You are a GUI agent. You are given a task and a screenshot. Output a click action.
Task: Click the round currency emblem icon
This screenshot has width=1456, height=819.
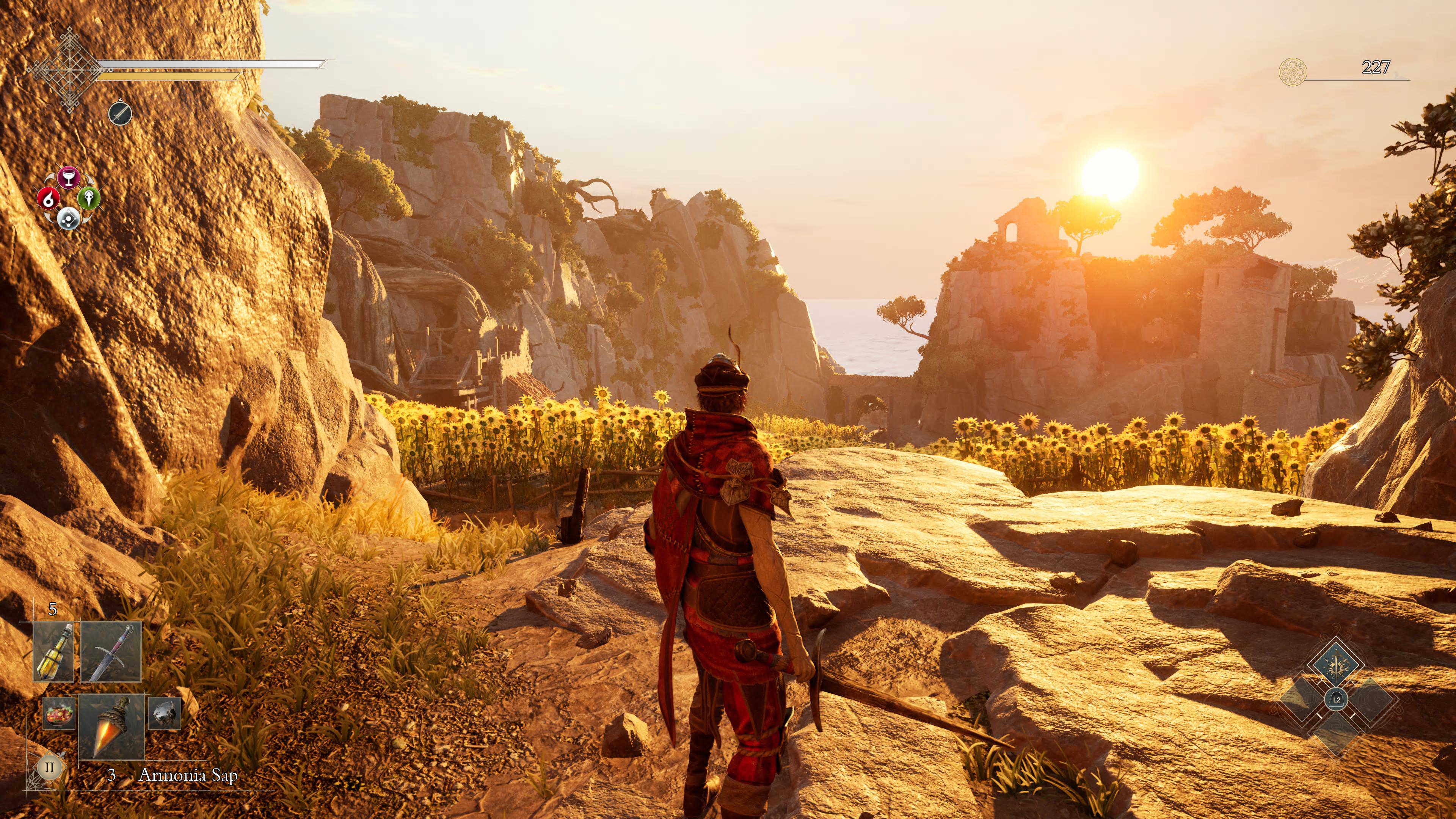(x=1292, y=72)
